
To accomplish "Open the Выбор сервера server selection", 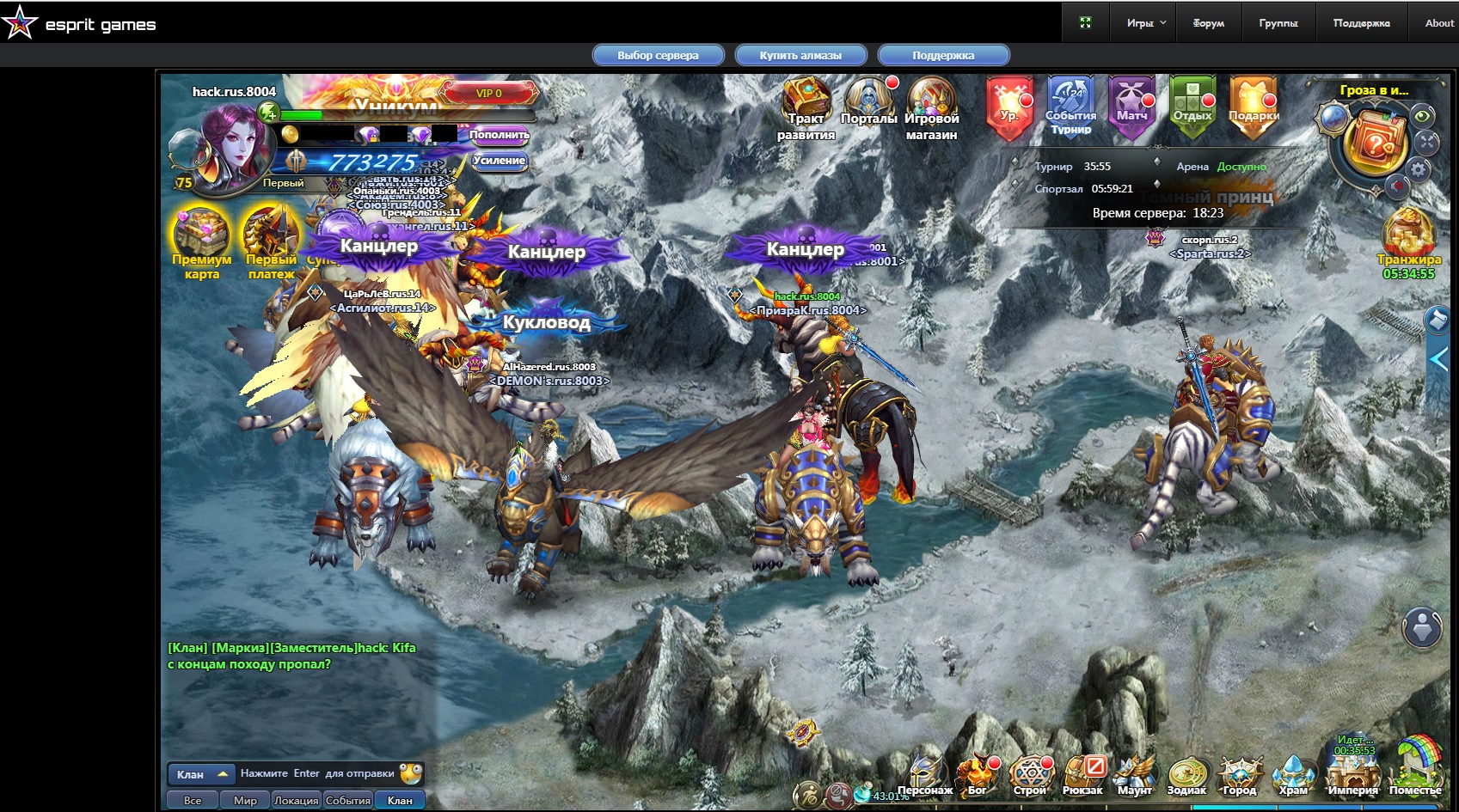I will click(658, 56).
